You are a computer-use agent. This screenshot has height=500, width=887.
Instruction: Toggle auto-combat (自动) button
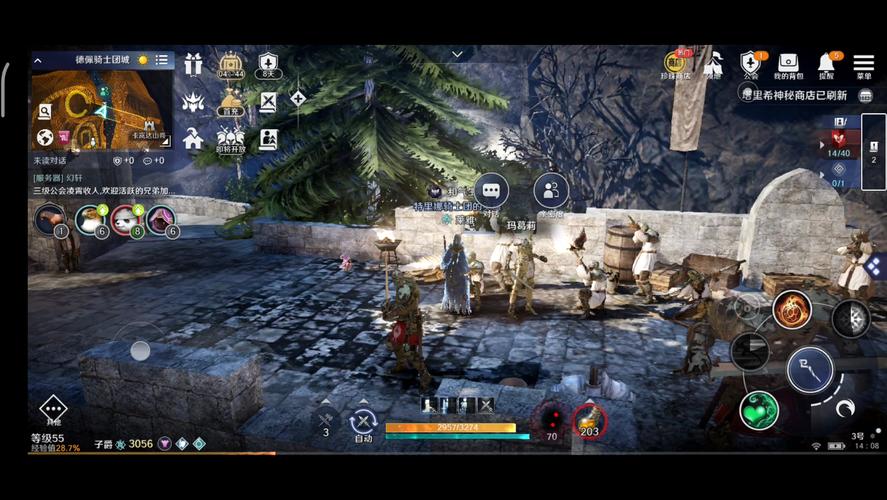point(363,423)
